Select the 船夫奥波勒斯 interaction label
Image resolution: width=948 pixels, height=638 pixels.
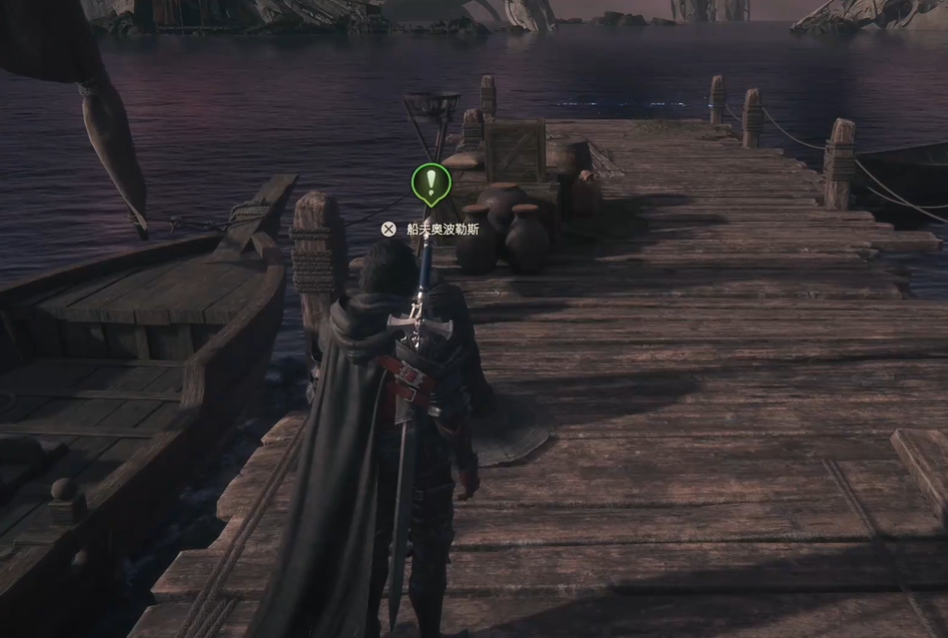(x=441, y=229)
